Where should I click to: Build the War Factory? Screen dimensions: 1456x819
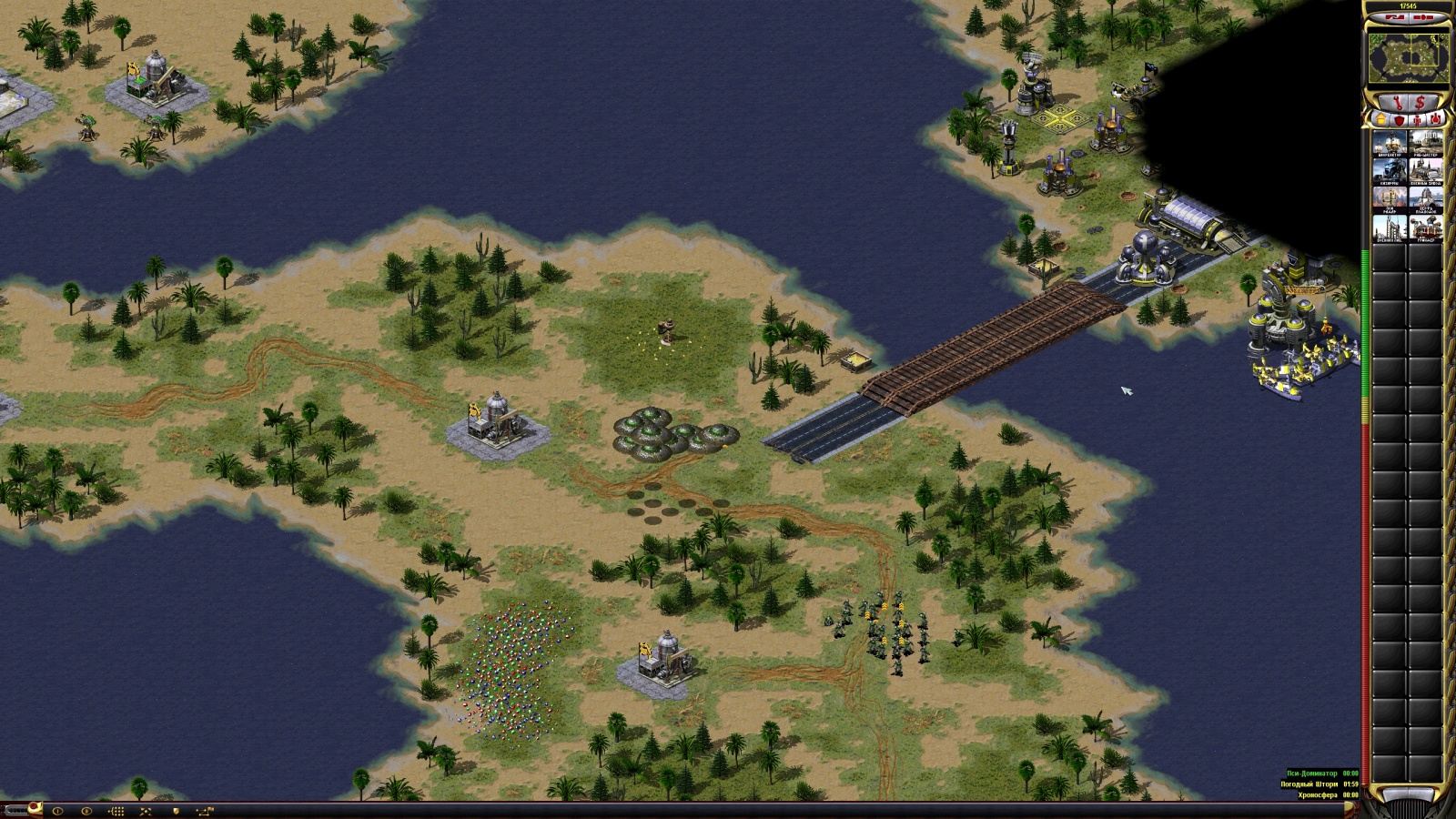1425,172
